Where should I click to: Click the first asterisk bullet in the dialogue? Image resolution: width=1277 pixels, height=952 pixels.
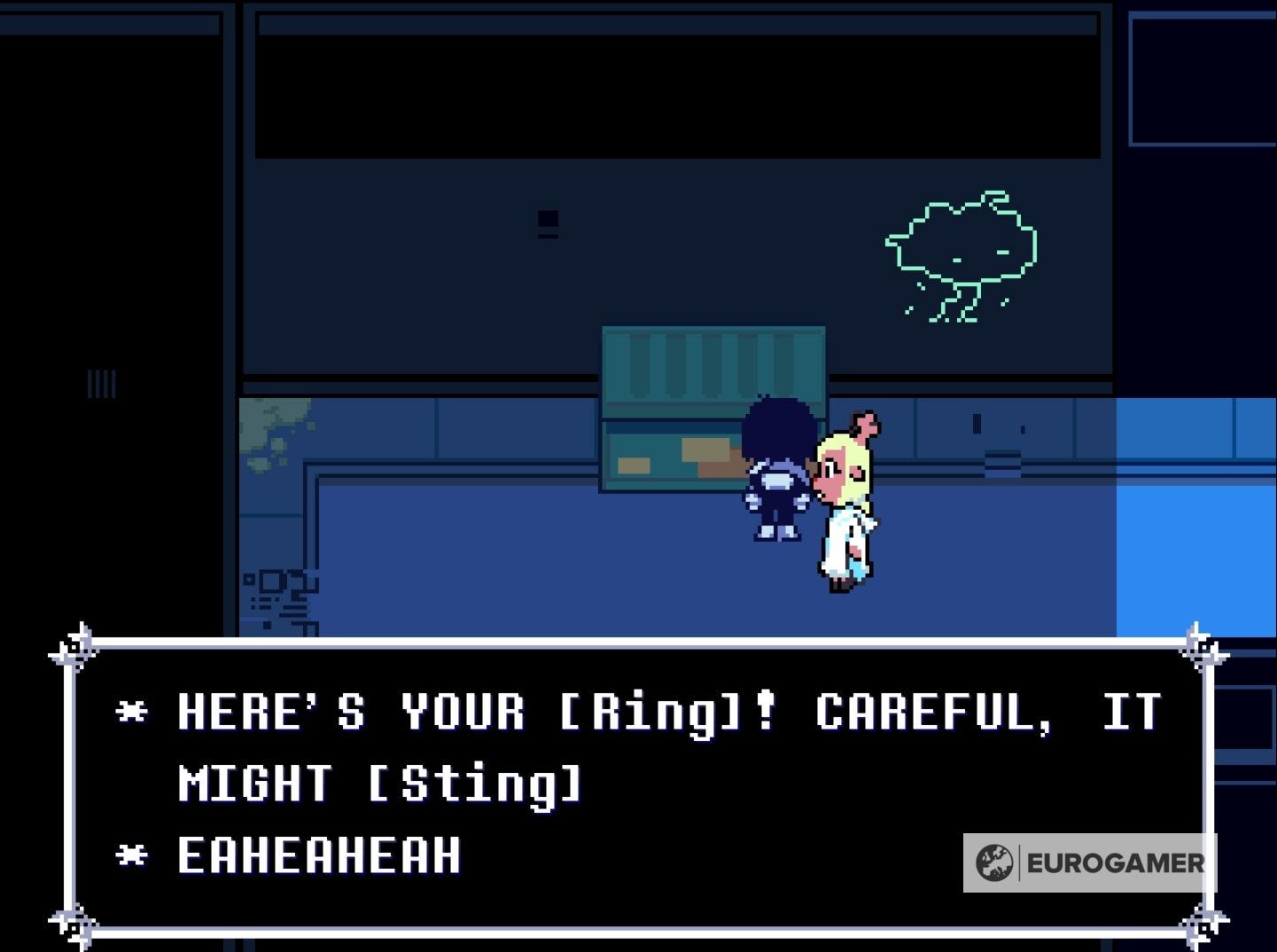[x=133, y=712]
